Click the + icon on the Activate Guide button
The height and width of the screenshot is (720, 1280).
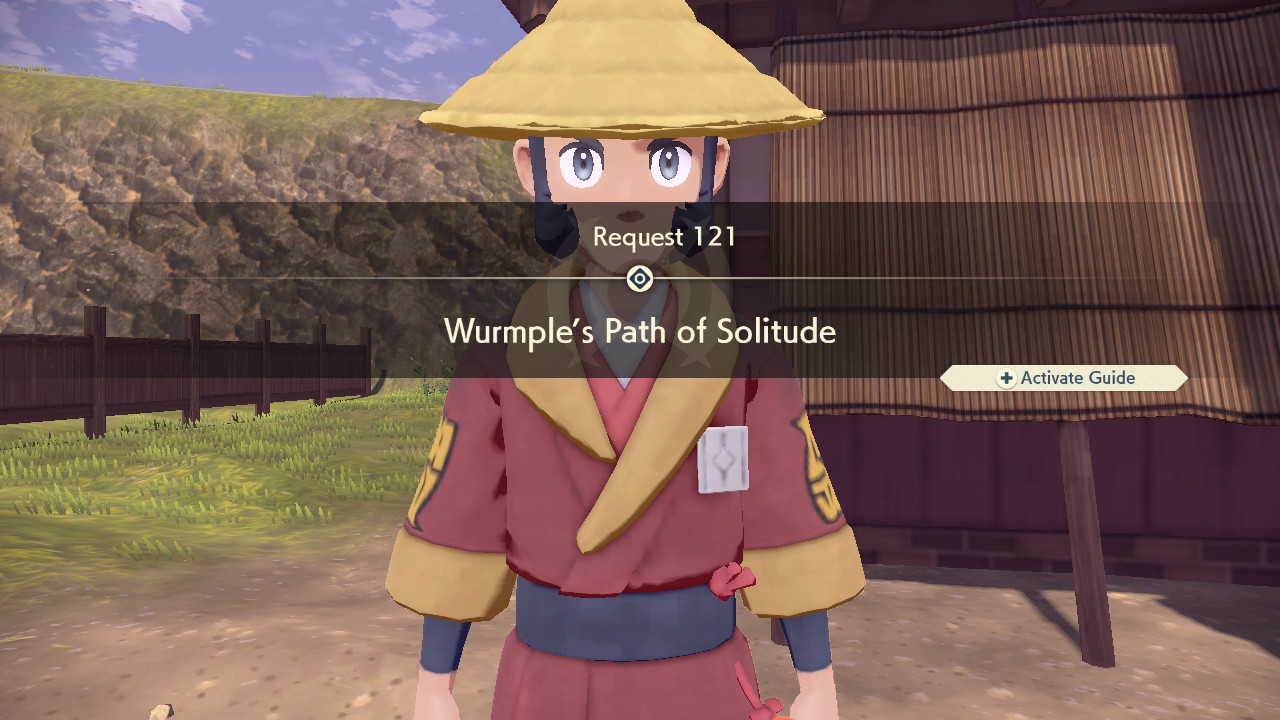click(x=1006, y=378)
